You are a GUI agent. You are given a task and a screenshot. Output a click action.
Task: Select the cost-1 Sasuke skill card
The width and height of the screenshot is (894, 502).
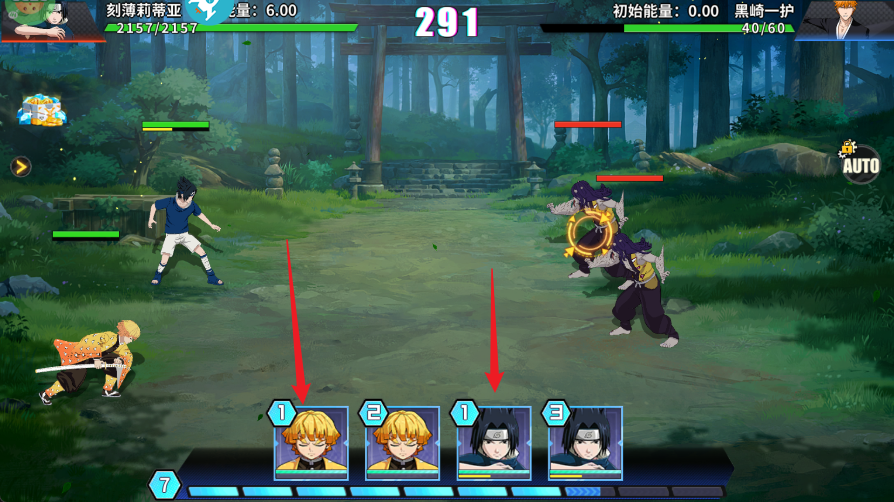tap(494, 443)
